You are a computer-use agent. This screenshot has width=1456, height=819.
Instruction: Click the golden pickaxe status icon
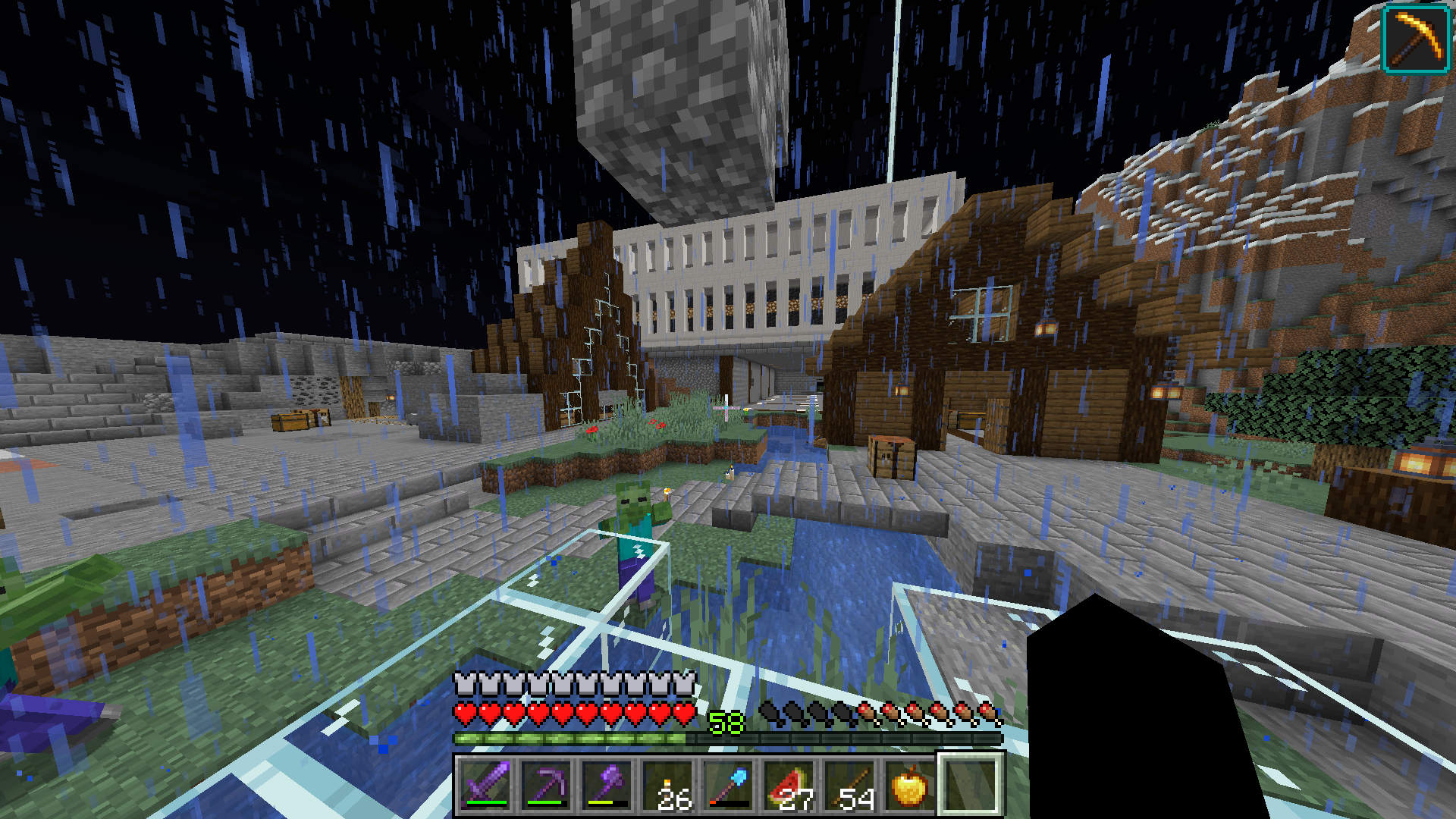(x=1416, y=38)
